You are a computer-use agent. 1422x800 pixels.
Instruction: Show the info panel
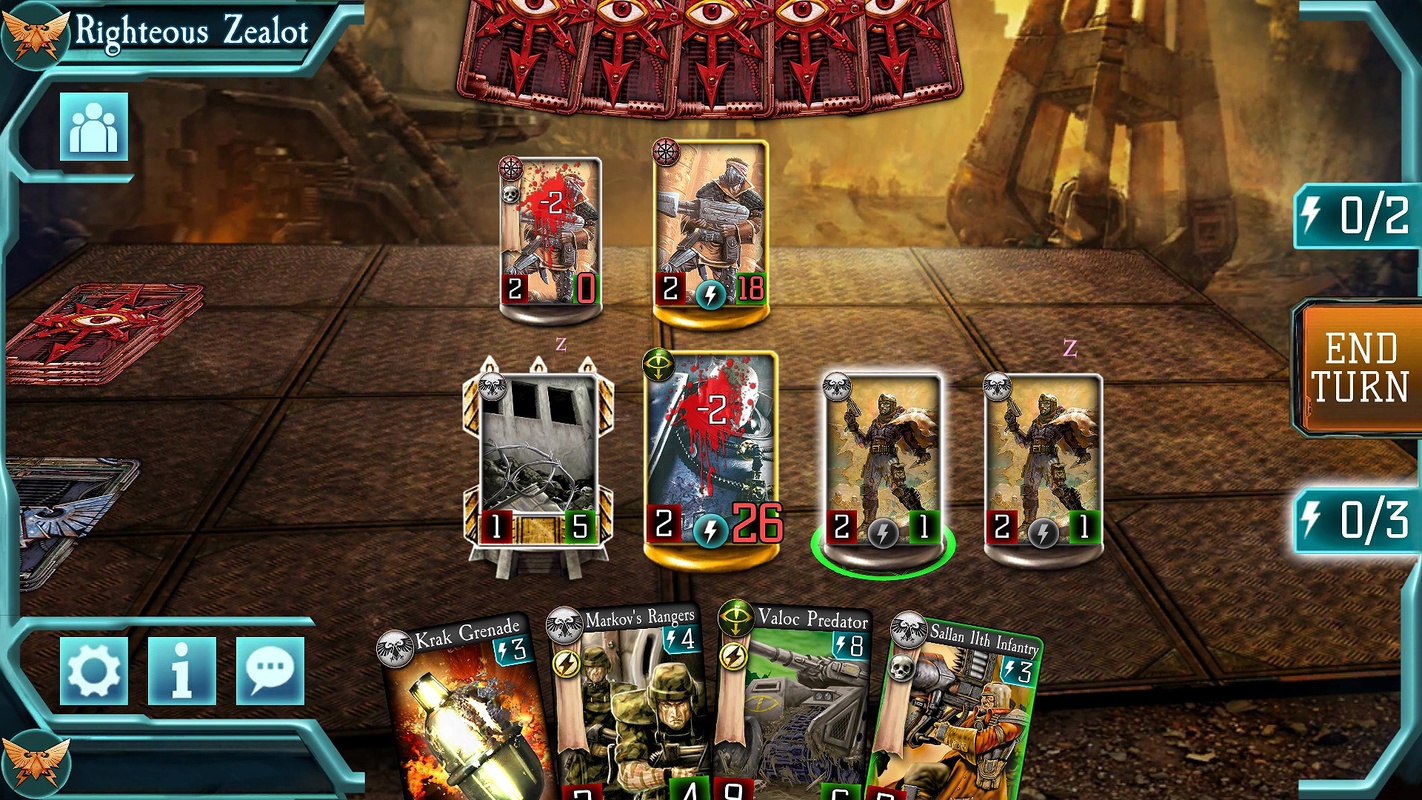[181, 670]
